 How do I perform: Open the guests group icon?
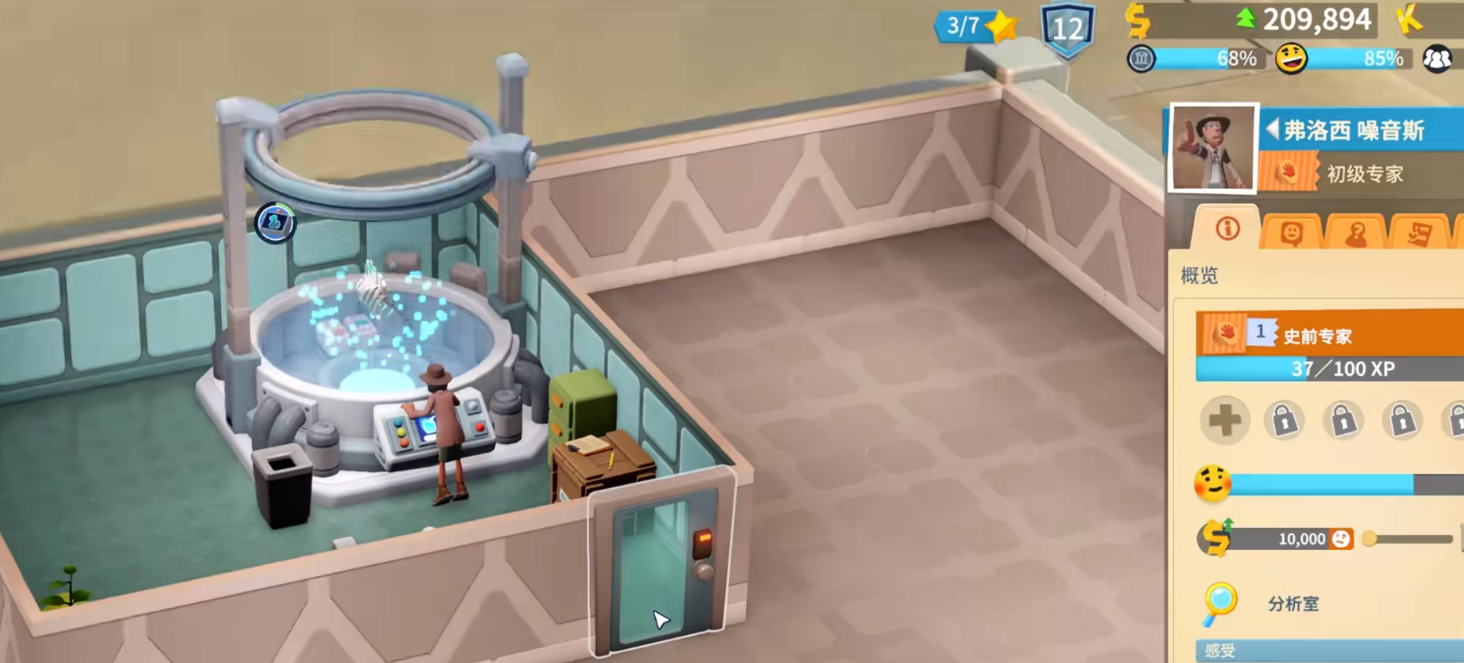pyautogui.click(x=1437, y=59)
